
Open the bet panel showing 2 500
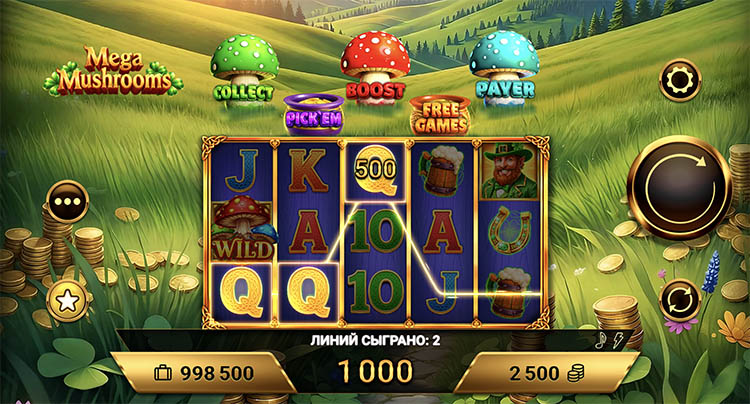click(x=546, y=372)
